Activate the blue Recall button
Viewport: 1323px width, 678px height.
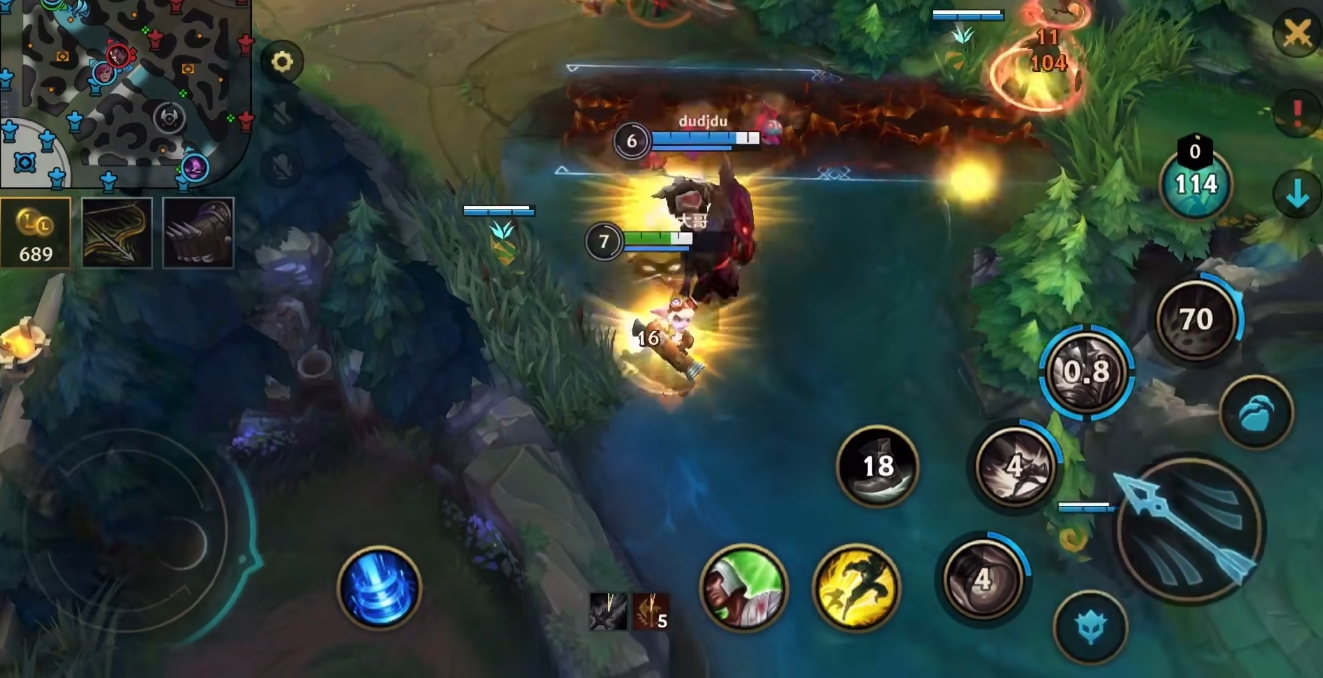point(379,588)
